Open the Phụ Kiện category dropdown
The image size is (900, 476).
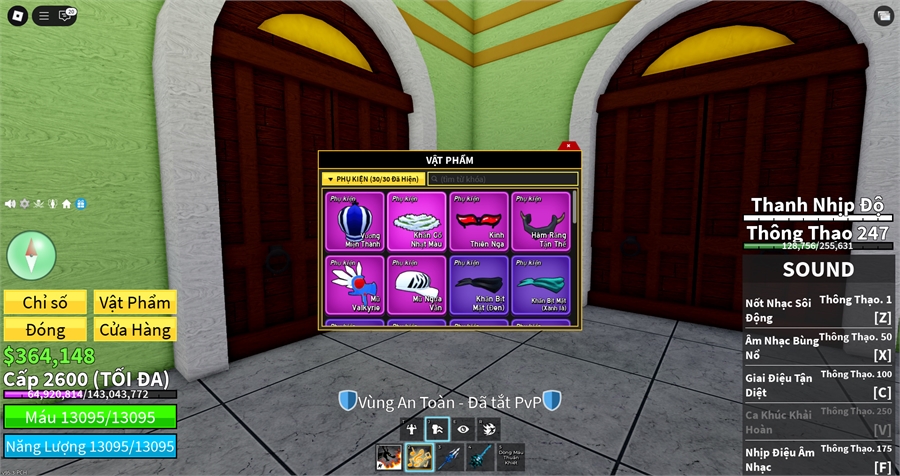coord(372,179)
